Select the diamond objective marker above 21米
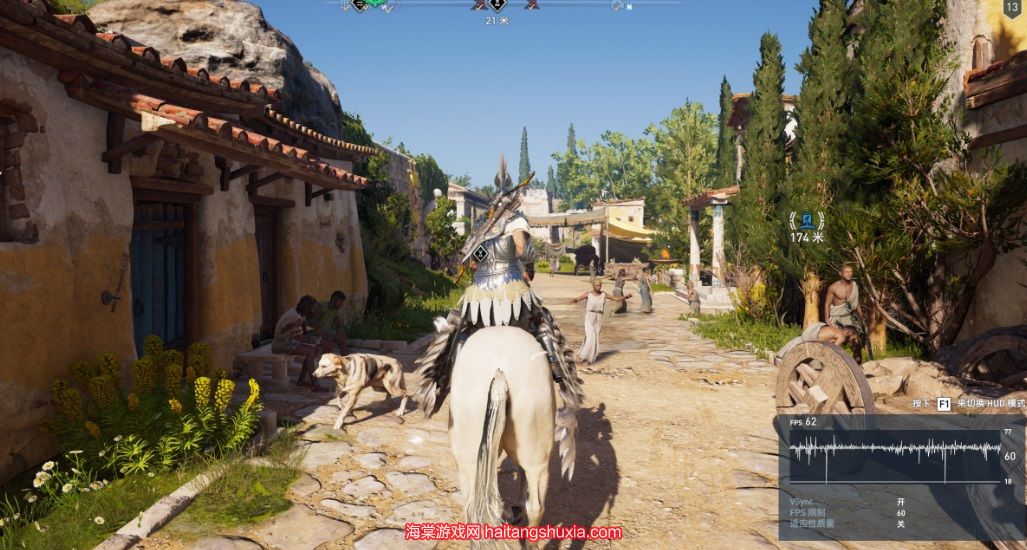Image resolution: width=1027 pixels, height=550 pixels. click(x=497, y=5)
